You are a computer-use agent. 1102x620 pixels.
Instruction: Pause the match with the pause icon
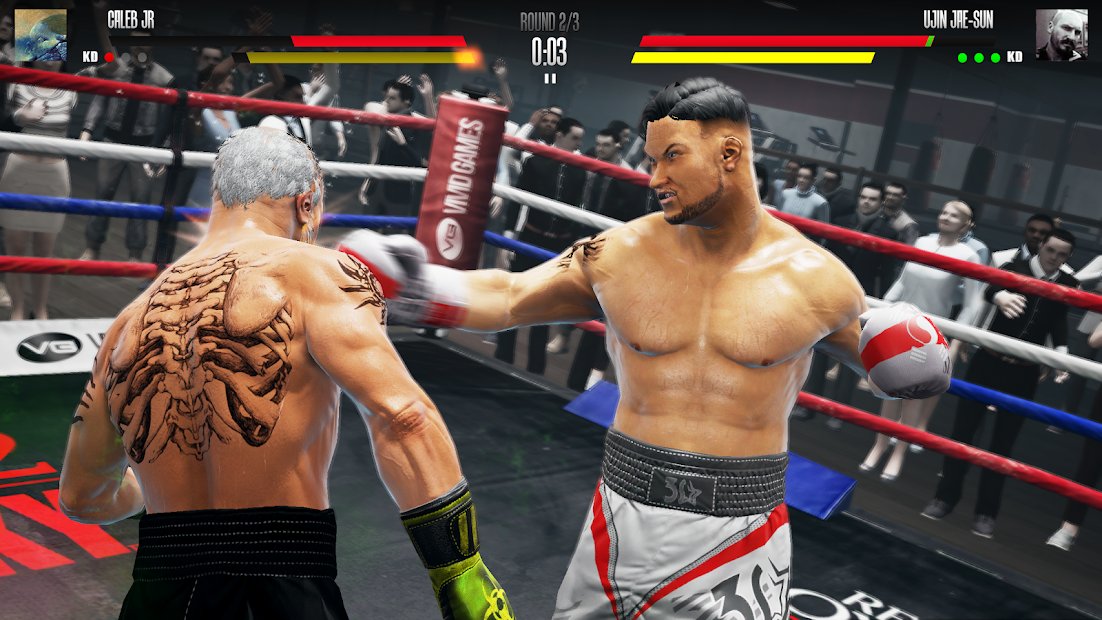coord(549,77)
